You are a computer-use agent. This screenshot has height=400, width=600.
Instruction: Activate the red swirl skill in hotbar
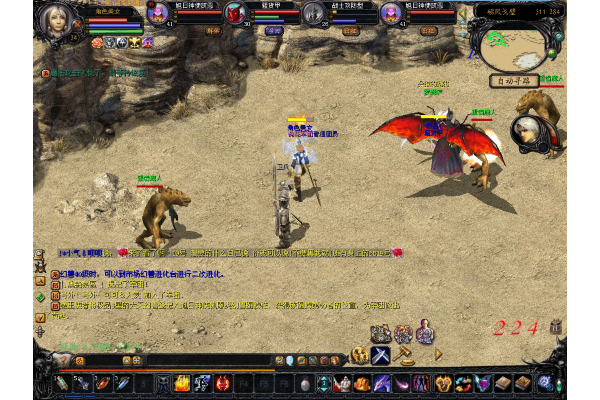(223, 383)
